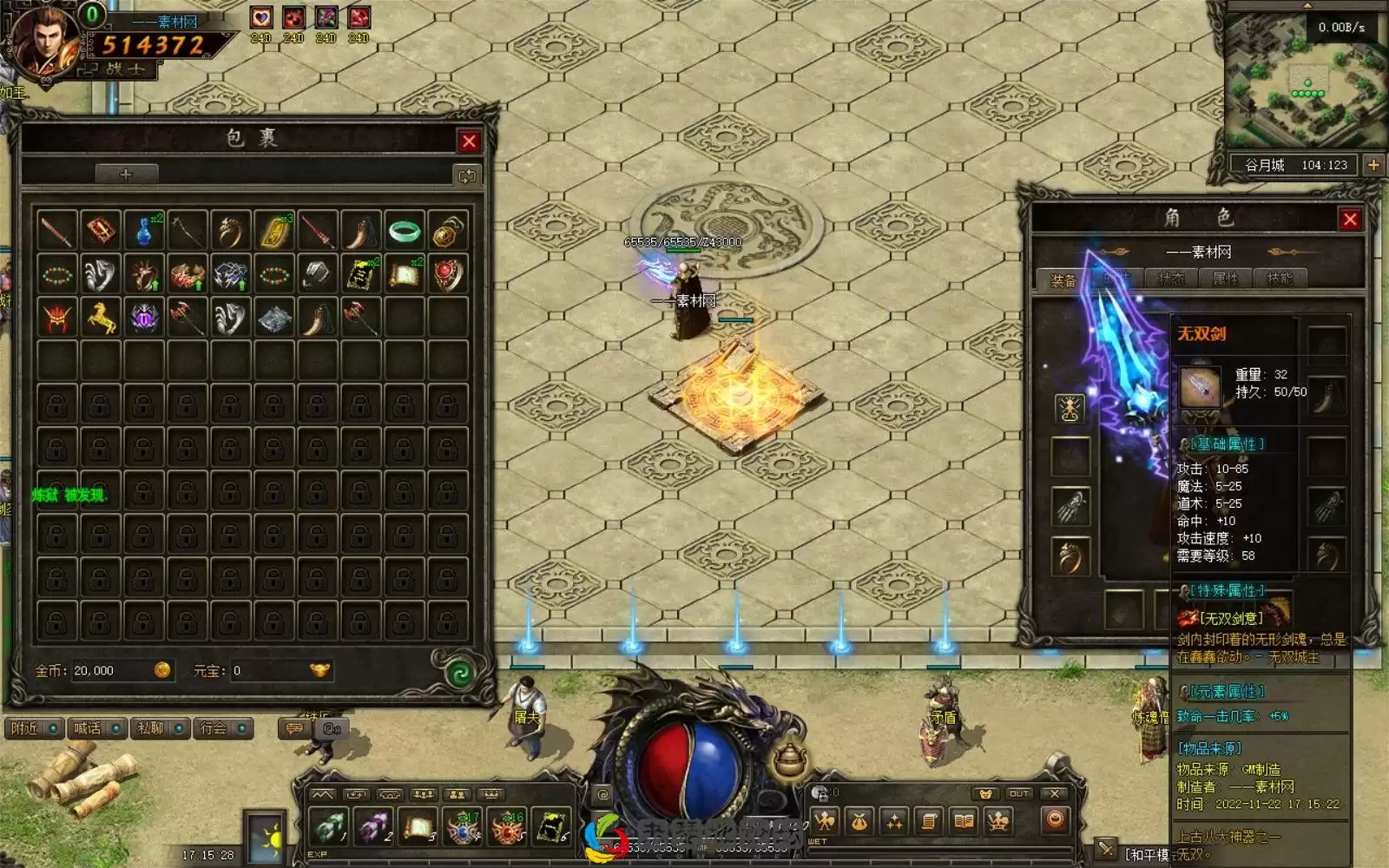
Task: Open the book icon menu button
Action: click(964, 820)
